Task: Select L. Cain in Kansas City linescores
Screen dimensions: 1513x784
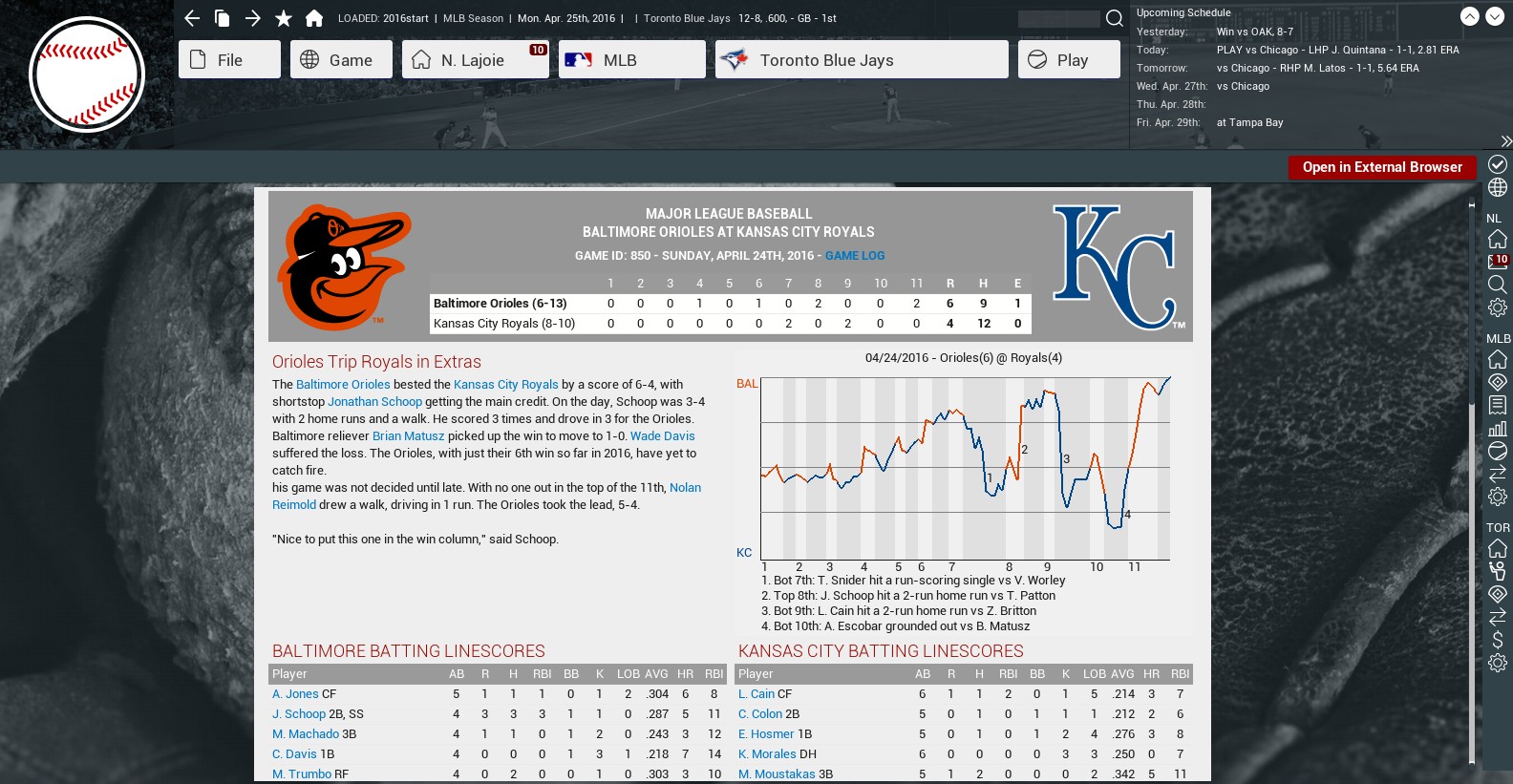Action: [756, 694]
